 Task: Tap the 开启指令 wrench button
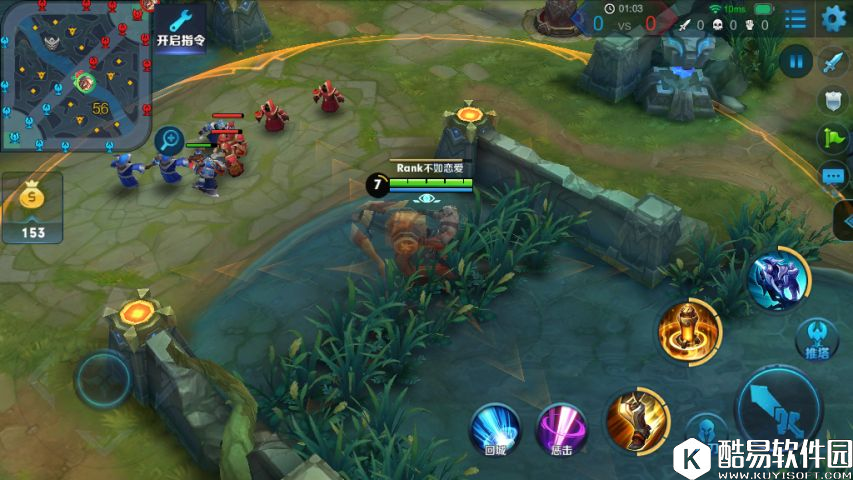click(x=180, y=27)
